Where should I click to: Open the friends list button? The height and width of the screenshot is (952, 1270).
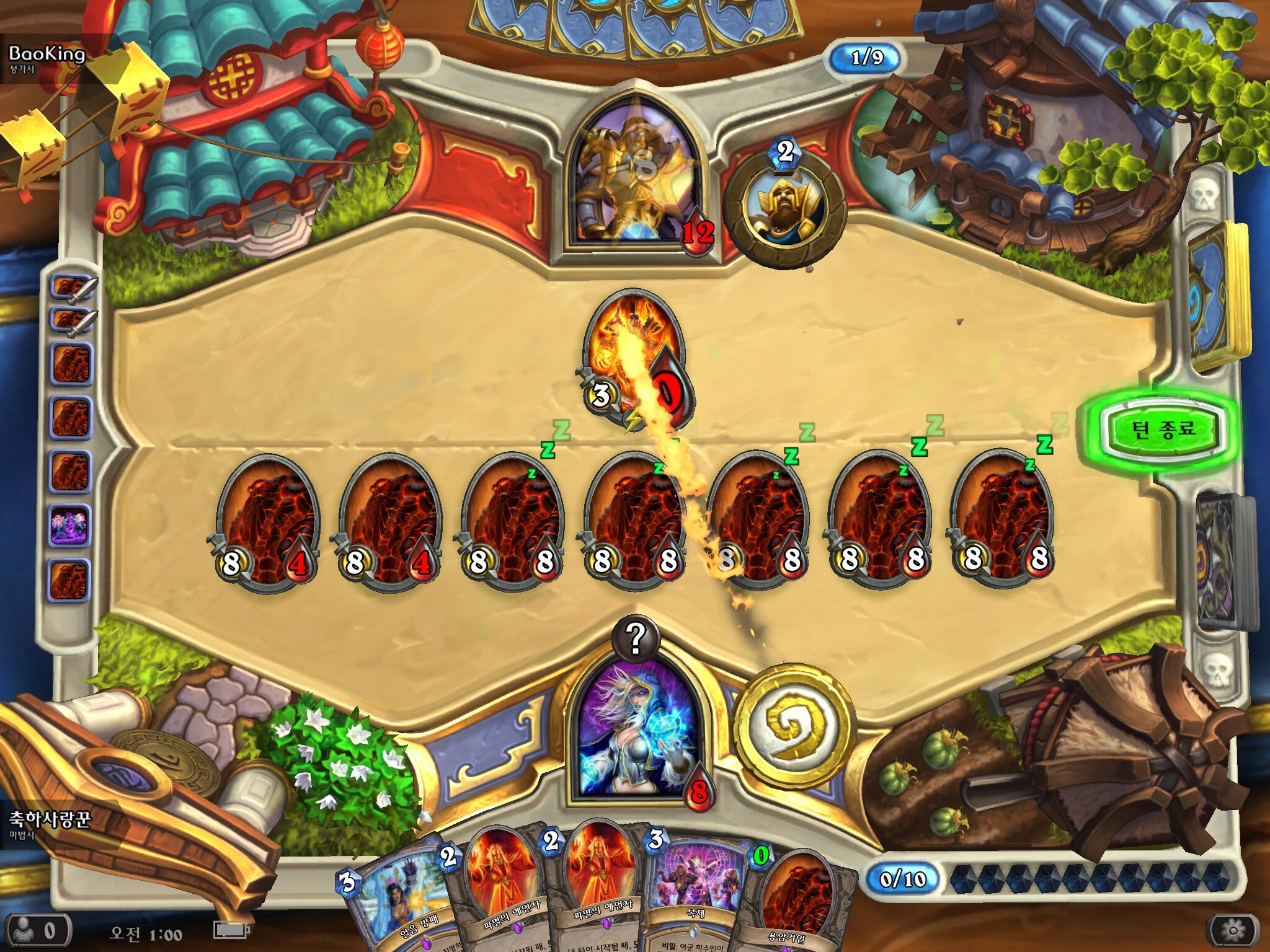pyautogui.click(x=37, y=931)
